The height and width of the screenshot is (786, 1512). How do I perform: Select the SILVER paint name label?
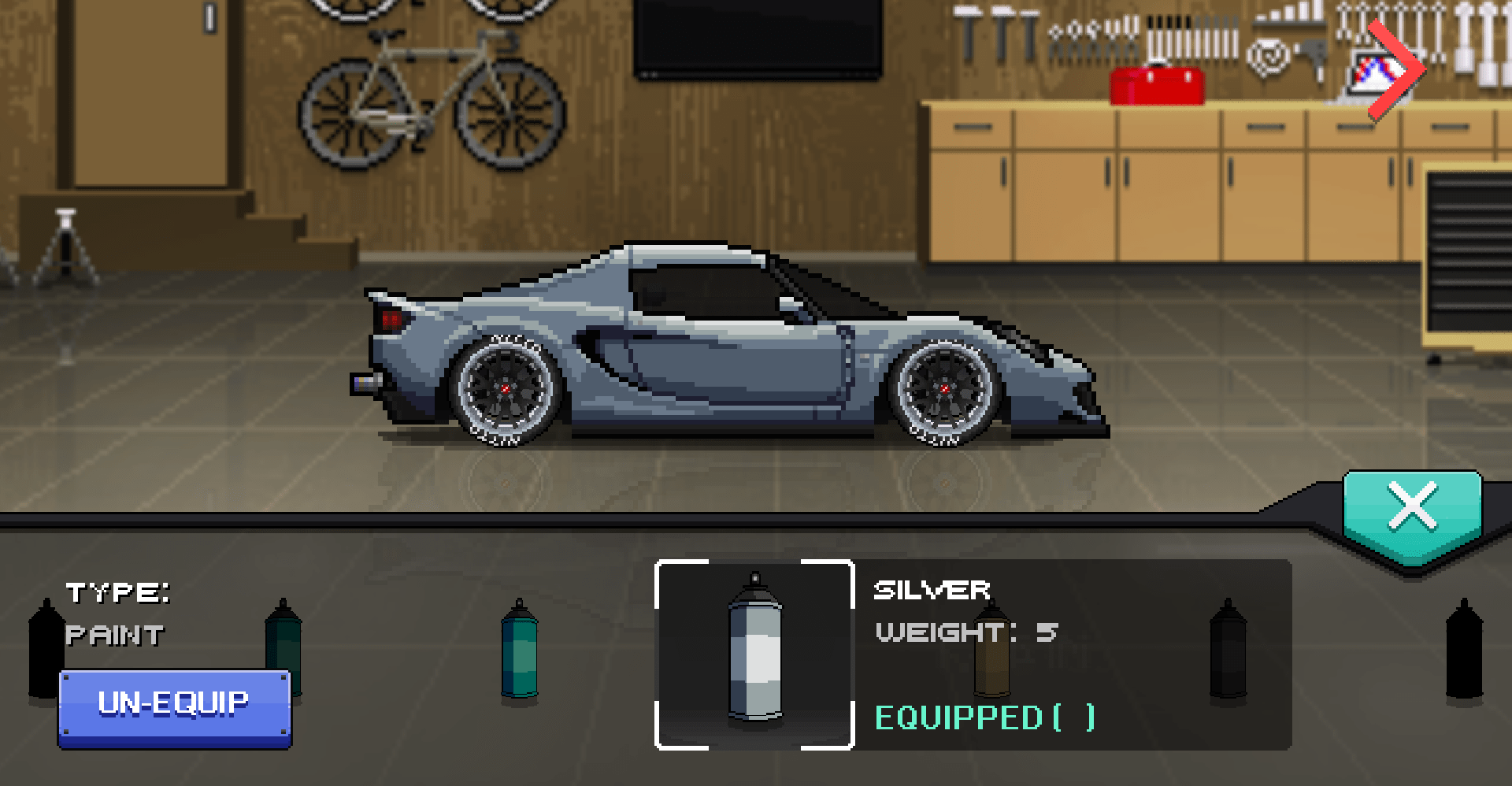932,591
